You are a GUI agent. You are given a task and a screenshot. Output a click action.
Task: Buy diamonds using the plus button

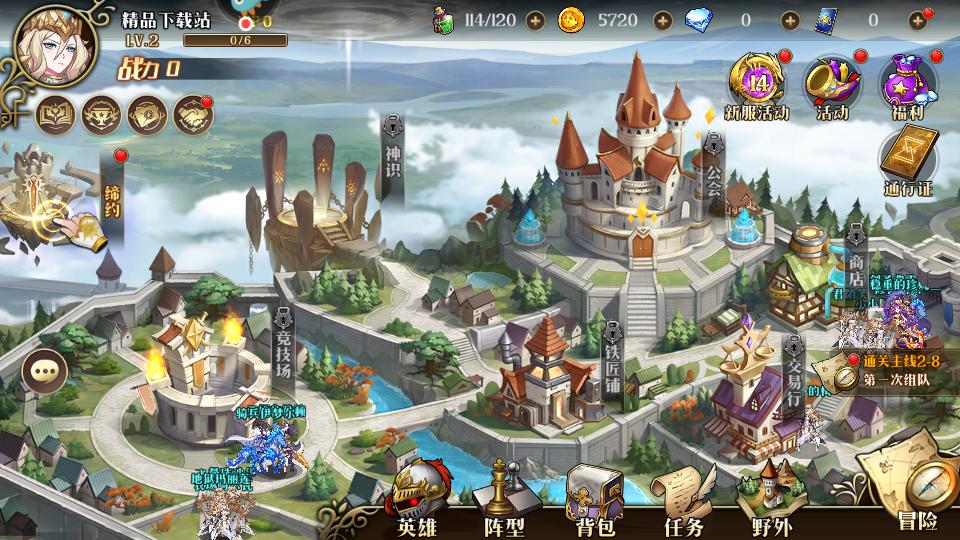pos(790,20)
